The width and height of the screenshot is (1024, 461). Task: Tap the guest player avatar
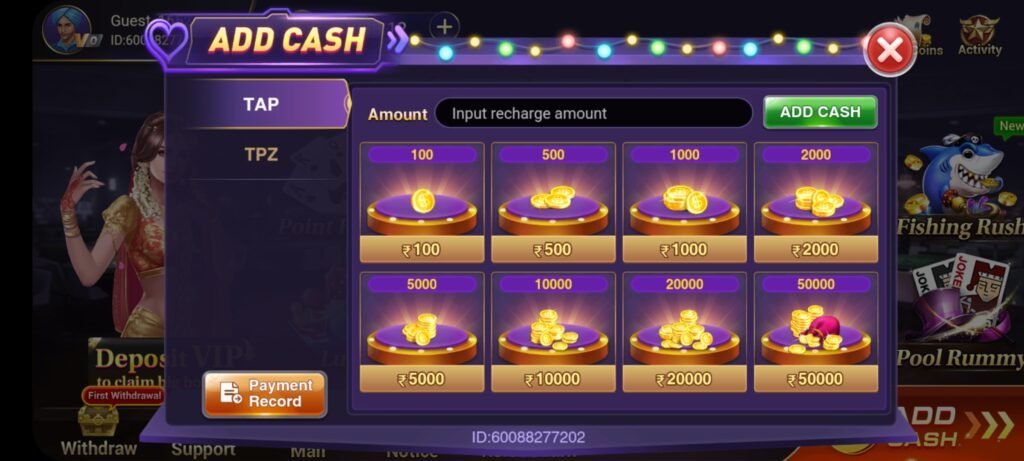point(66,30)
